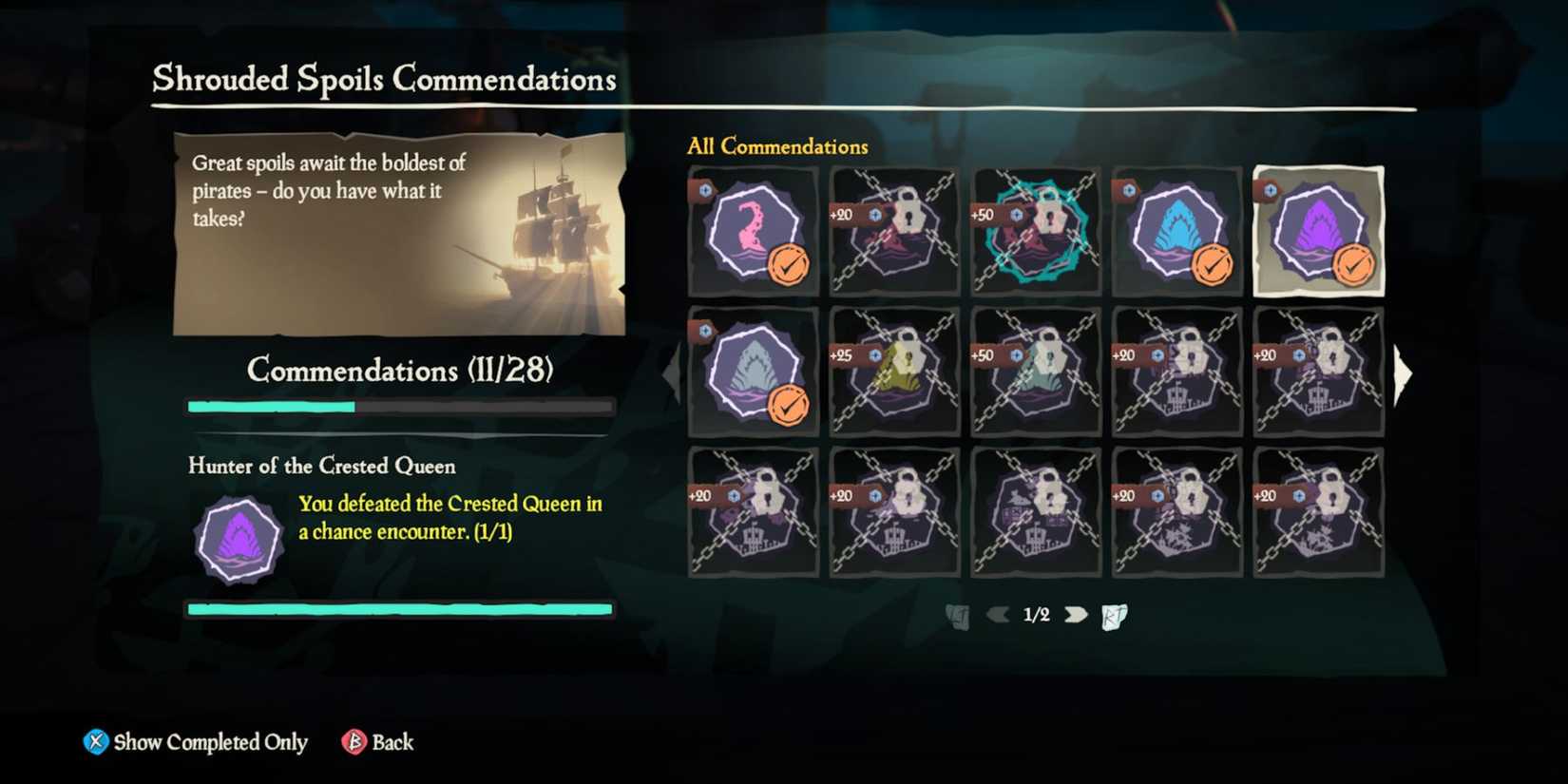
Task: Click the greyed previous-page arrow
Action: click(x=997, y=615)
